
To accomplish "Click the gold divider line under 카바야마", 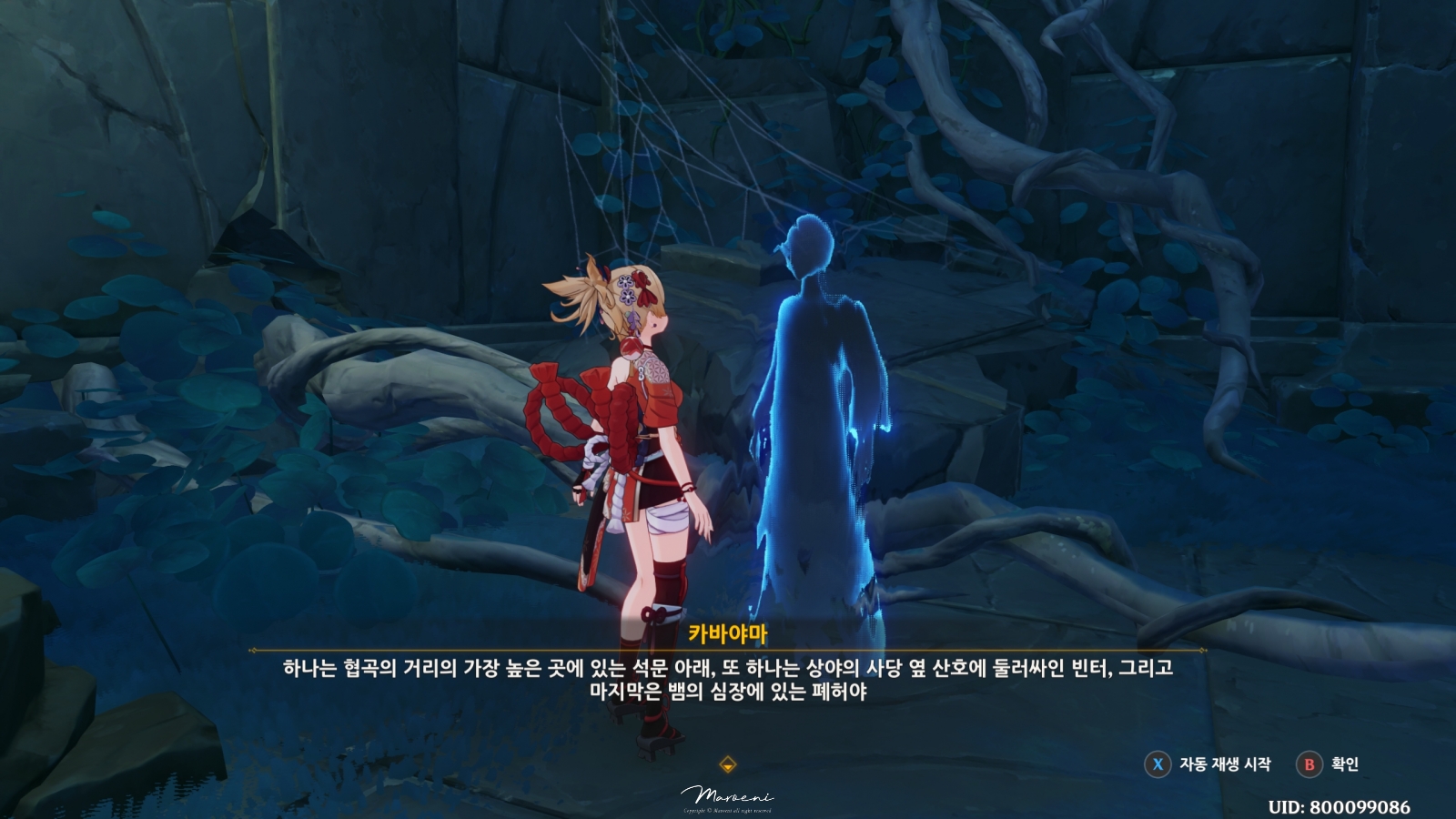I will coord(728,648).
